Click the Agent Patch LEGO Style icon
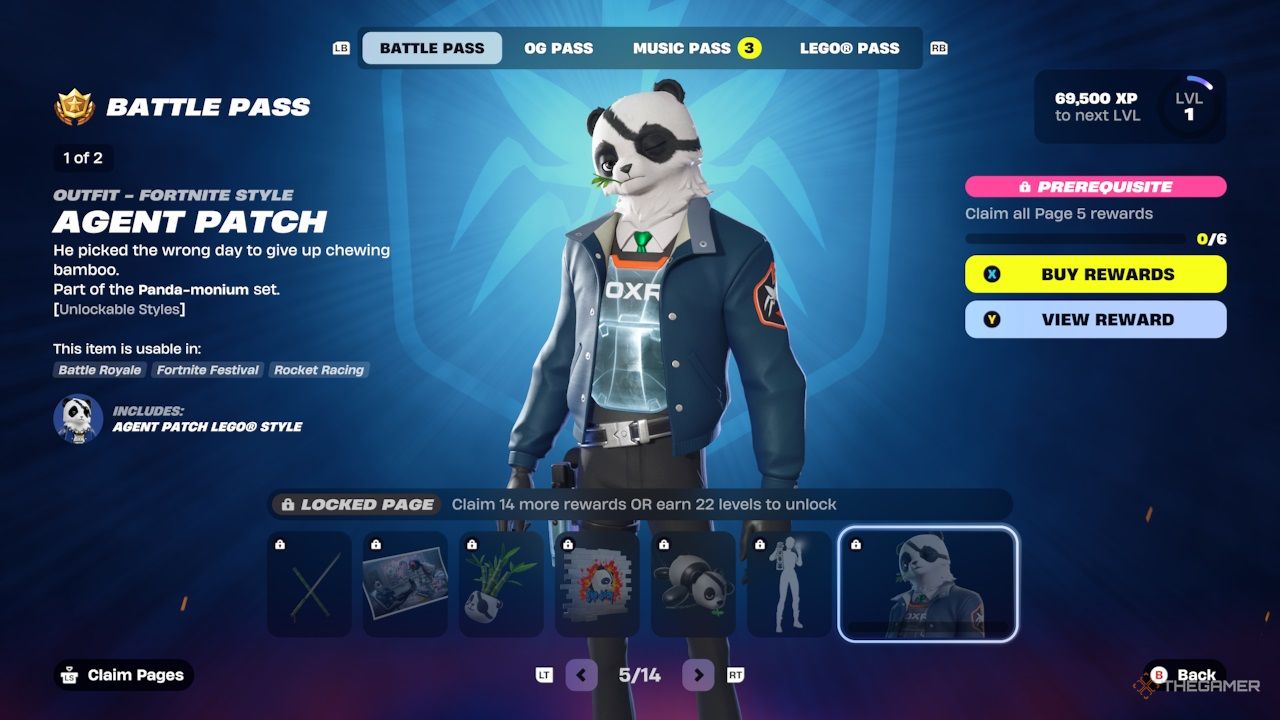The image size is (1280, 720). click(x=78, y=419)
